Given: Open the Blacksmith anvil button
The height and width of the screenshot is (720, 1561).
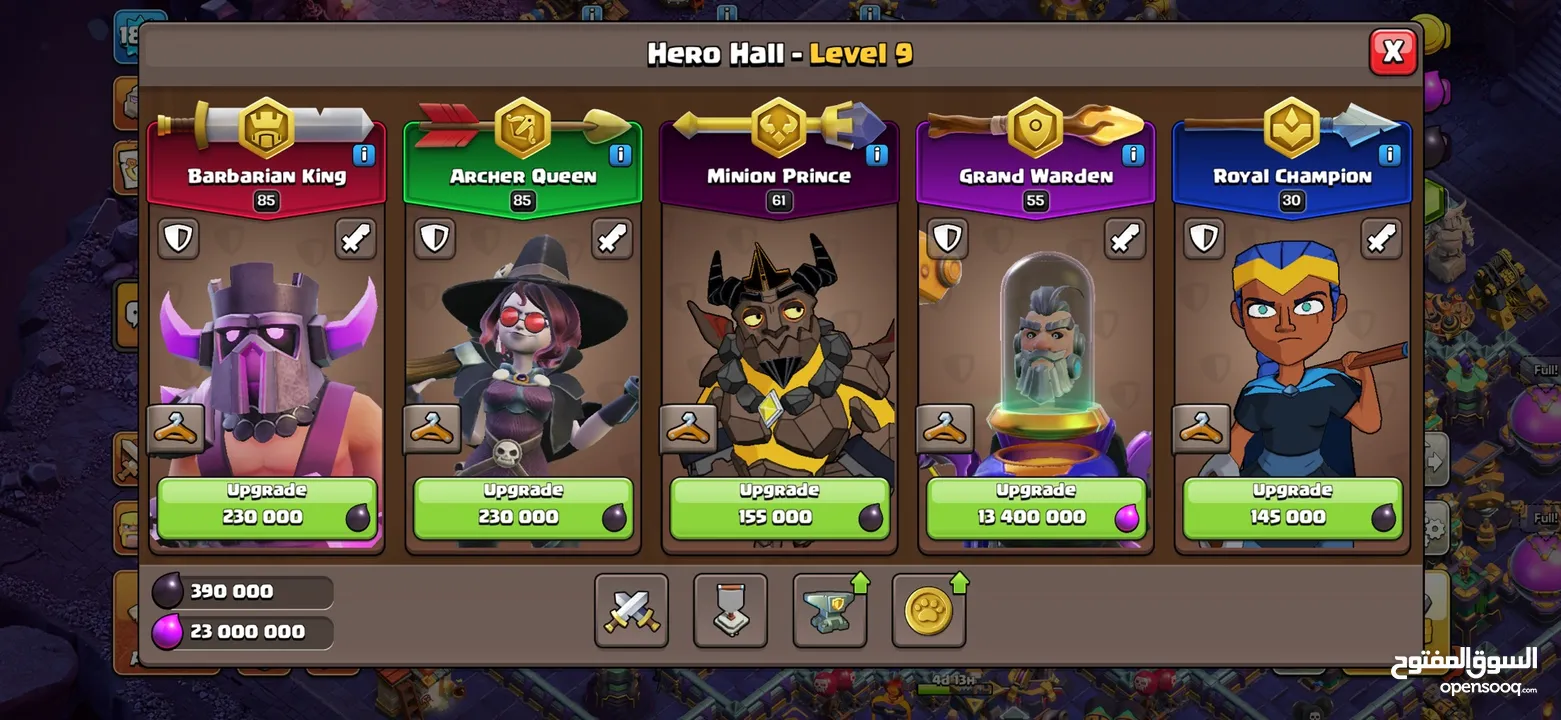Looking at the screenshot, I should pos(829,610).
